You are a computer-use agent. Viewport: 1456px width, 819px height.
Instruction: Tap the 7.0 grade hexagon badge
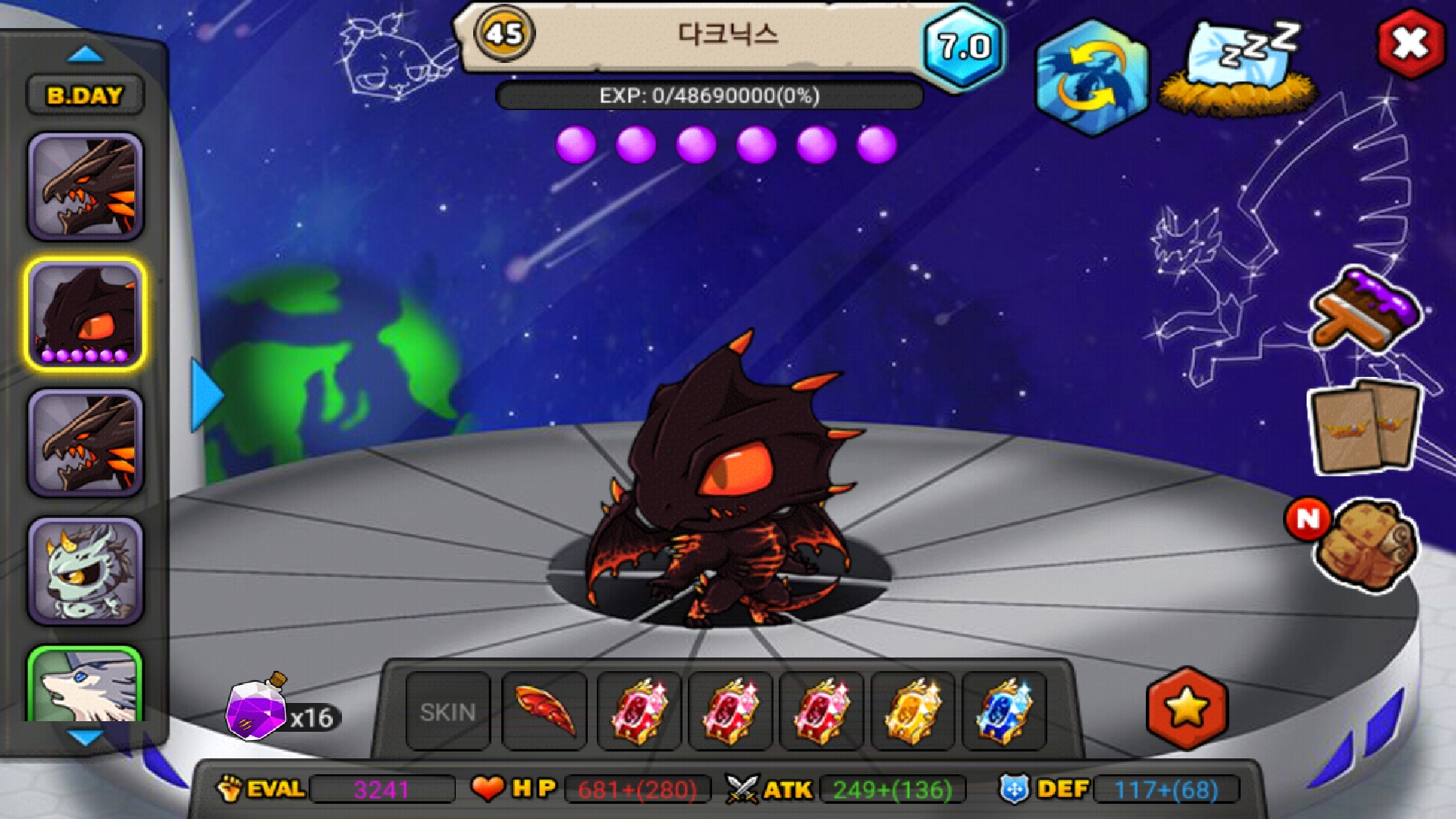click(x=963, y=47)
